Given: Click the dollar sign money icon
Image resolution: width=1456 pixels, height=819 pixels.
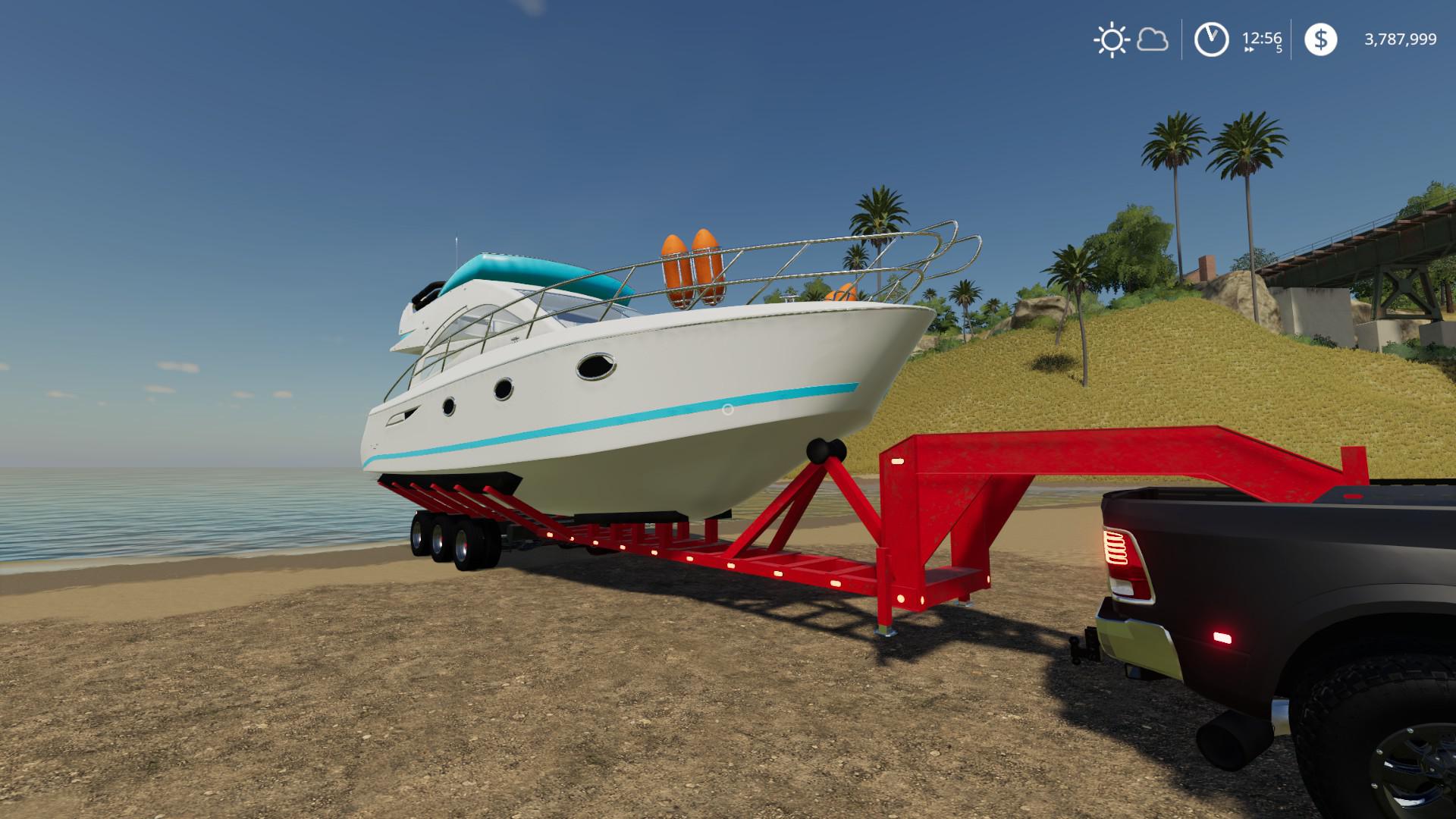Looking at the screenshot, I should click(1320, 38).
